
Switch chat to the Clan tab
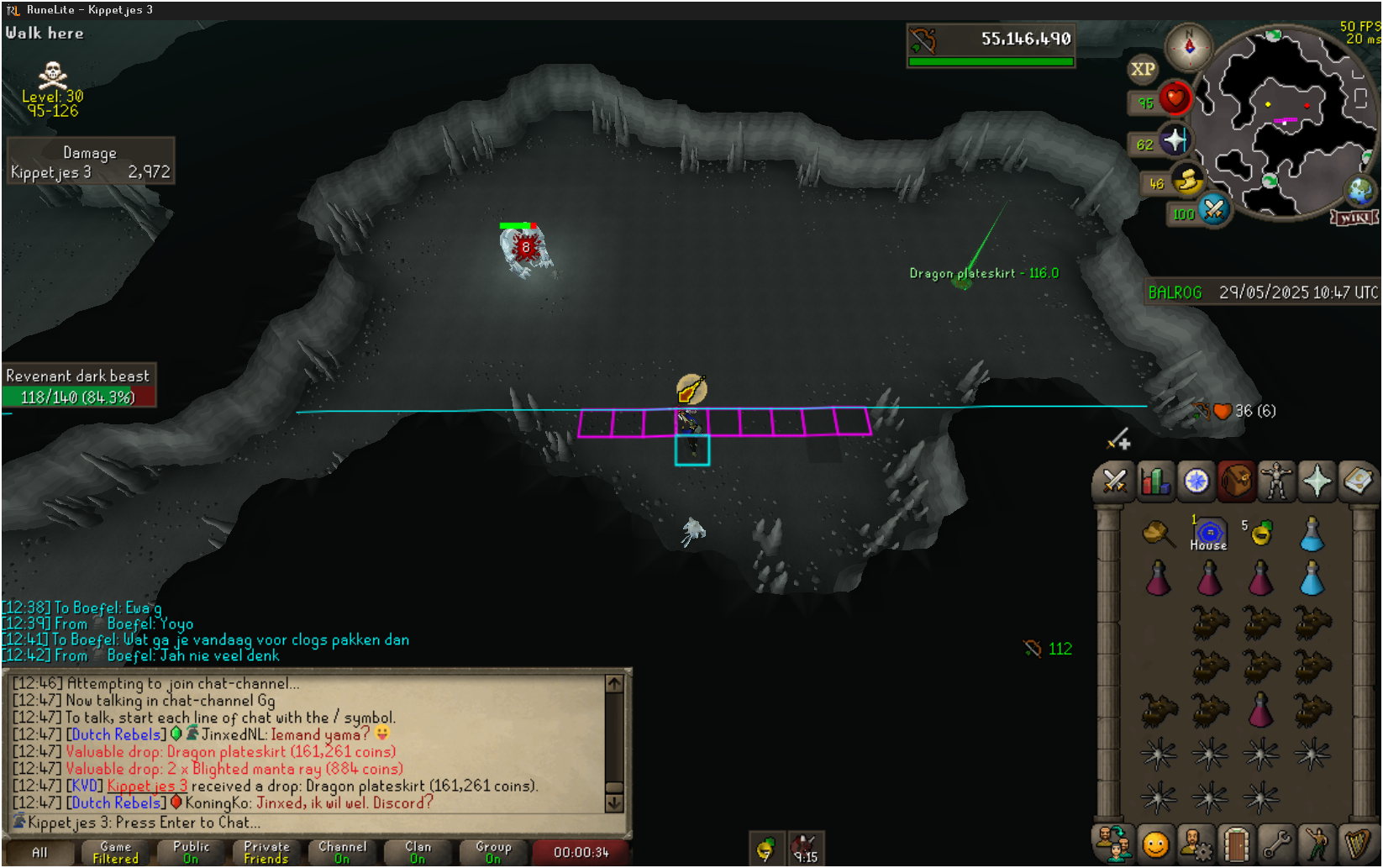[418, 852]
